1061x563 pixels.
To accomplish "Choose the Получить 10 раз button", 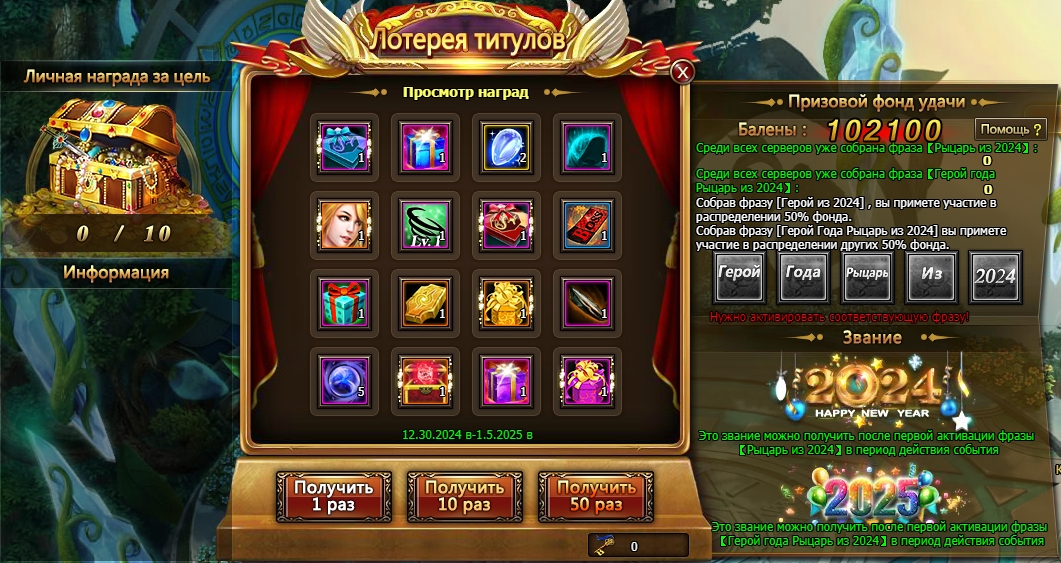I will pos(462,496).
